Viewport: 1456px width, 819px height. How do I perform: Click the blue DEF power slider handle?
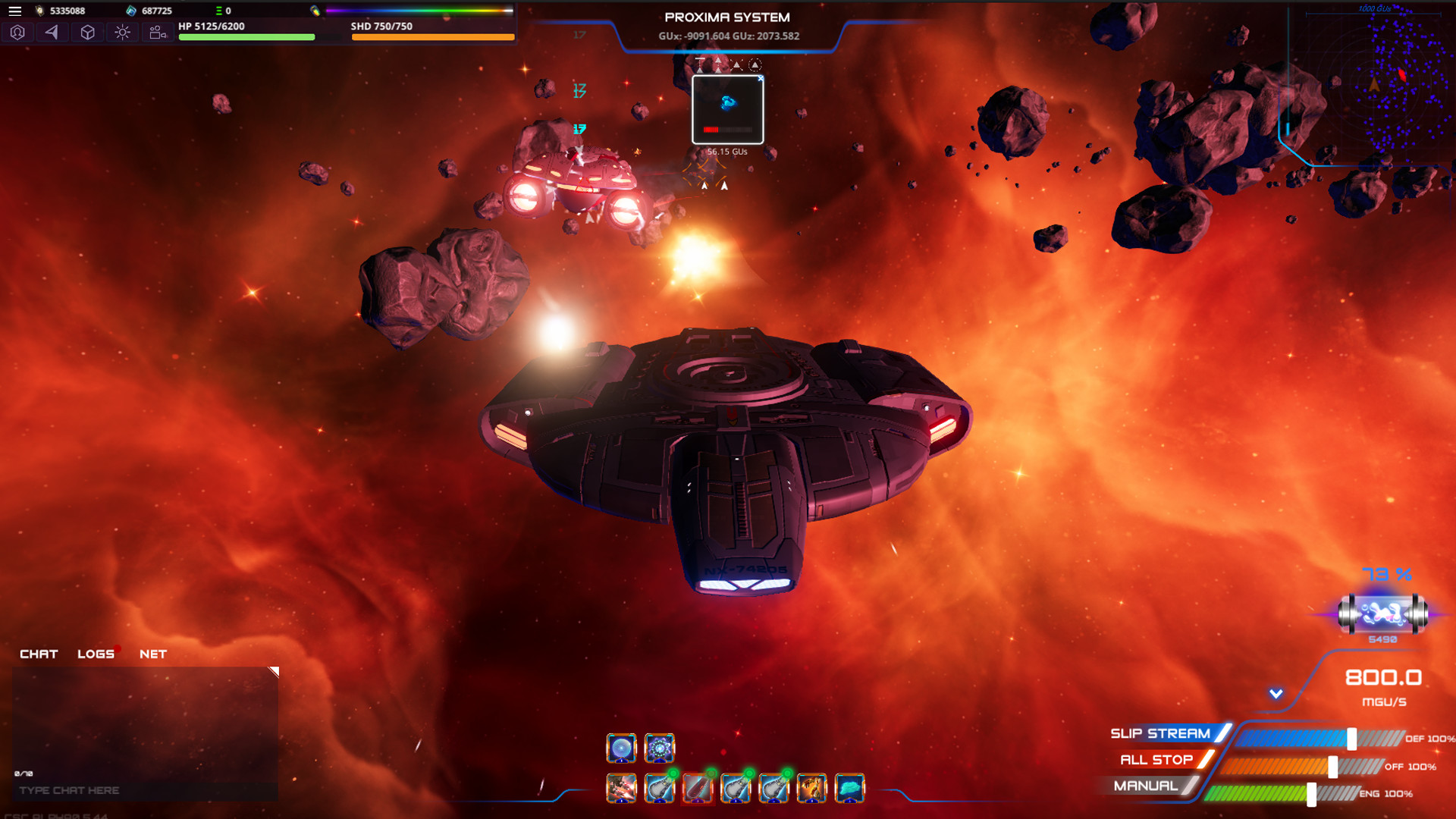(1351, 739)
